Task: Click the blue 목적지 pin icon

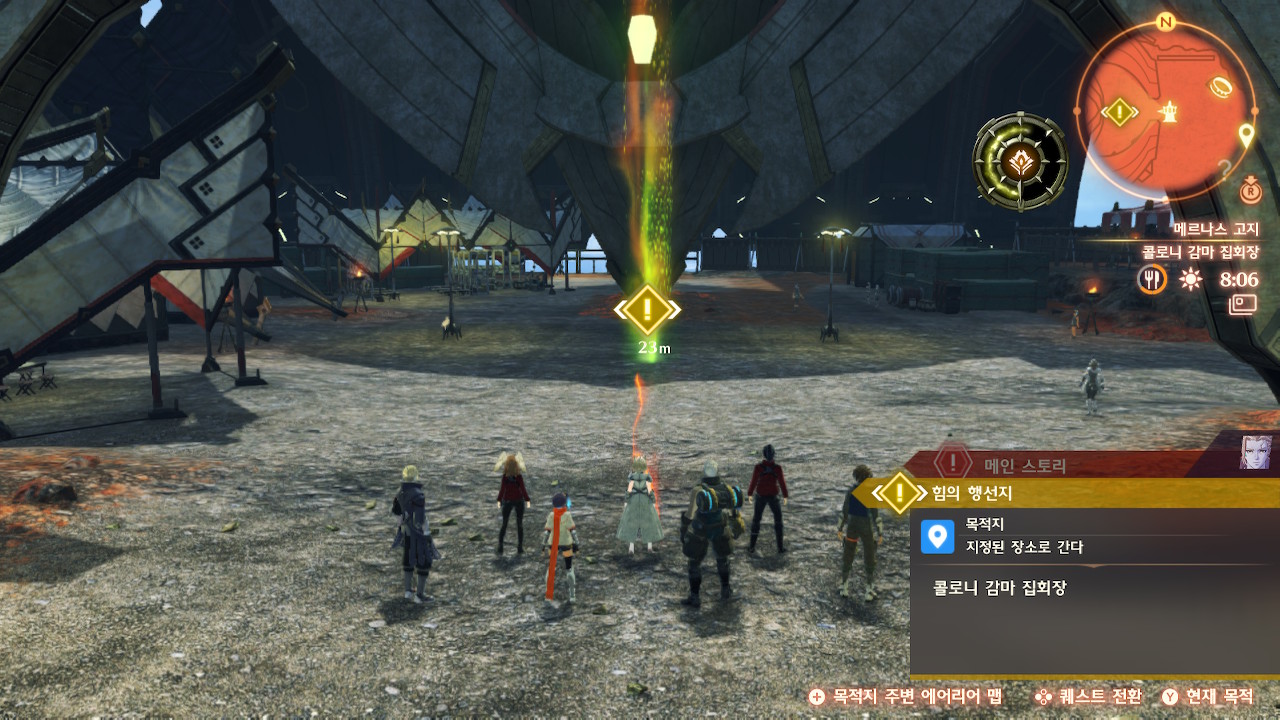Action: (937, 536)
